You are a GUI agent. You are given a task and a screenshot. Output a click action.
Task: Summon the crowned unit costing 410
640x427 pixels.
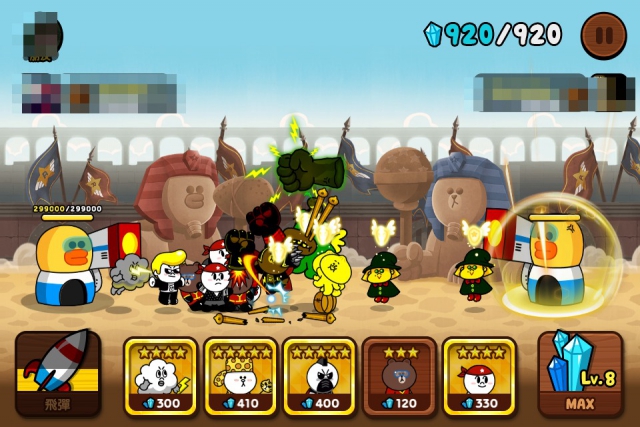tap(240, 376)
